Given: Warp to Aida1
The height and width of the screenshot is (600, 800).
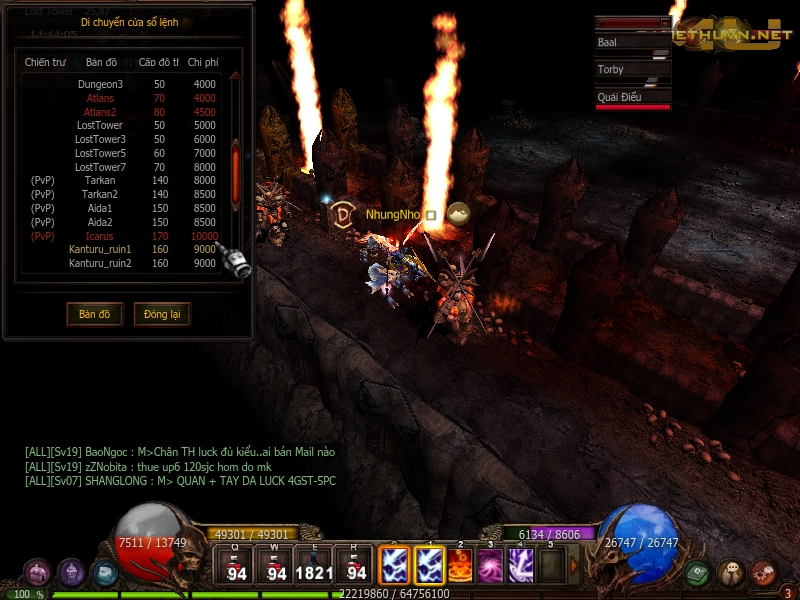Looking at the screenshot, I should point(100,208).
